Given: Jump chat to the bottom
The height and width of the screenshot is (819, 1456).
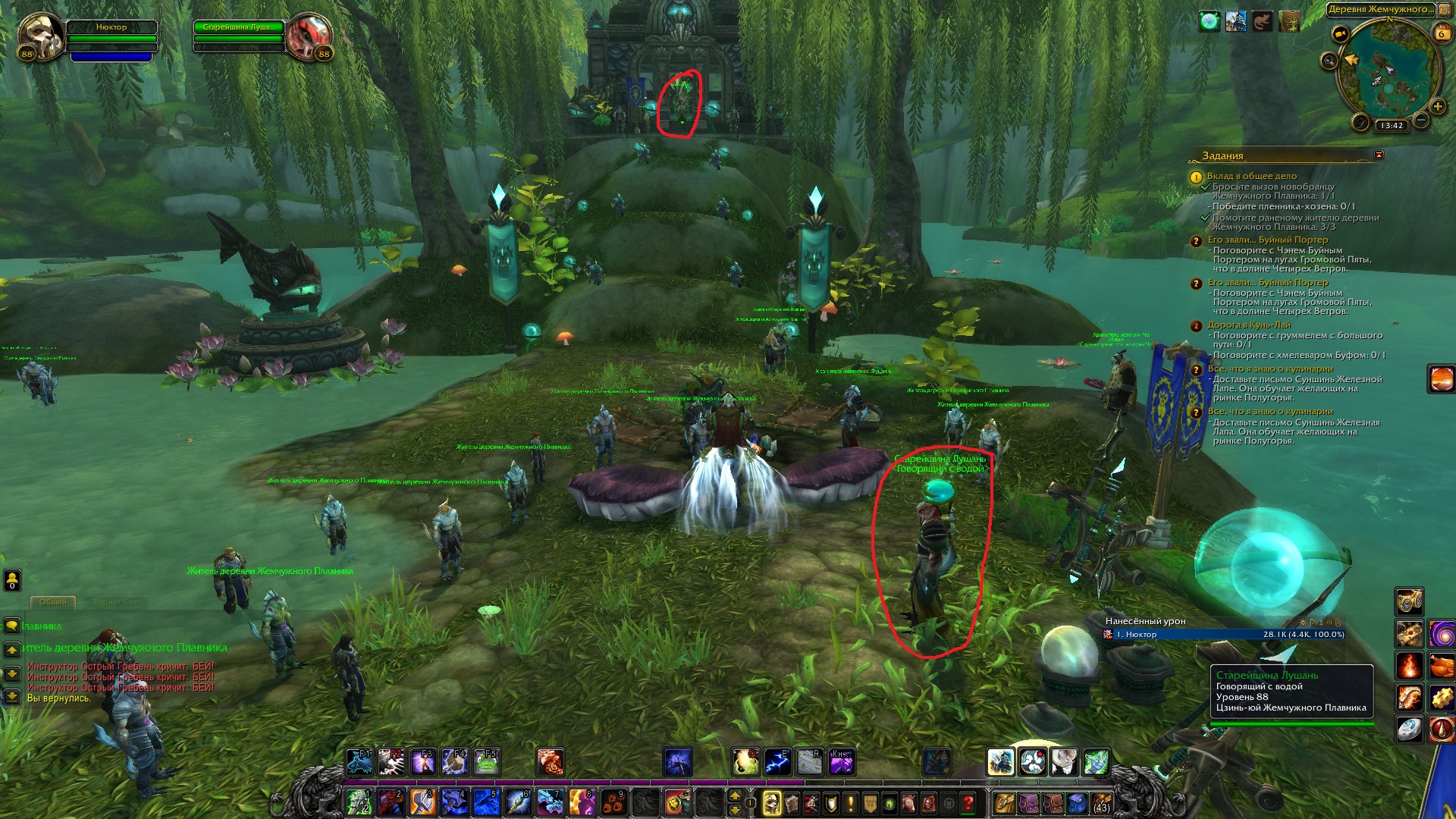Looking at the screenshot, I should tap(12, 695).
